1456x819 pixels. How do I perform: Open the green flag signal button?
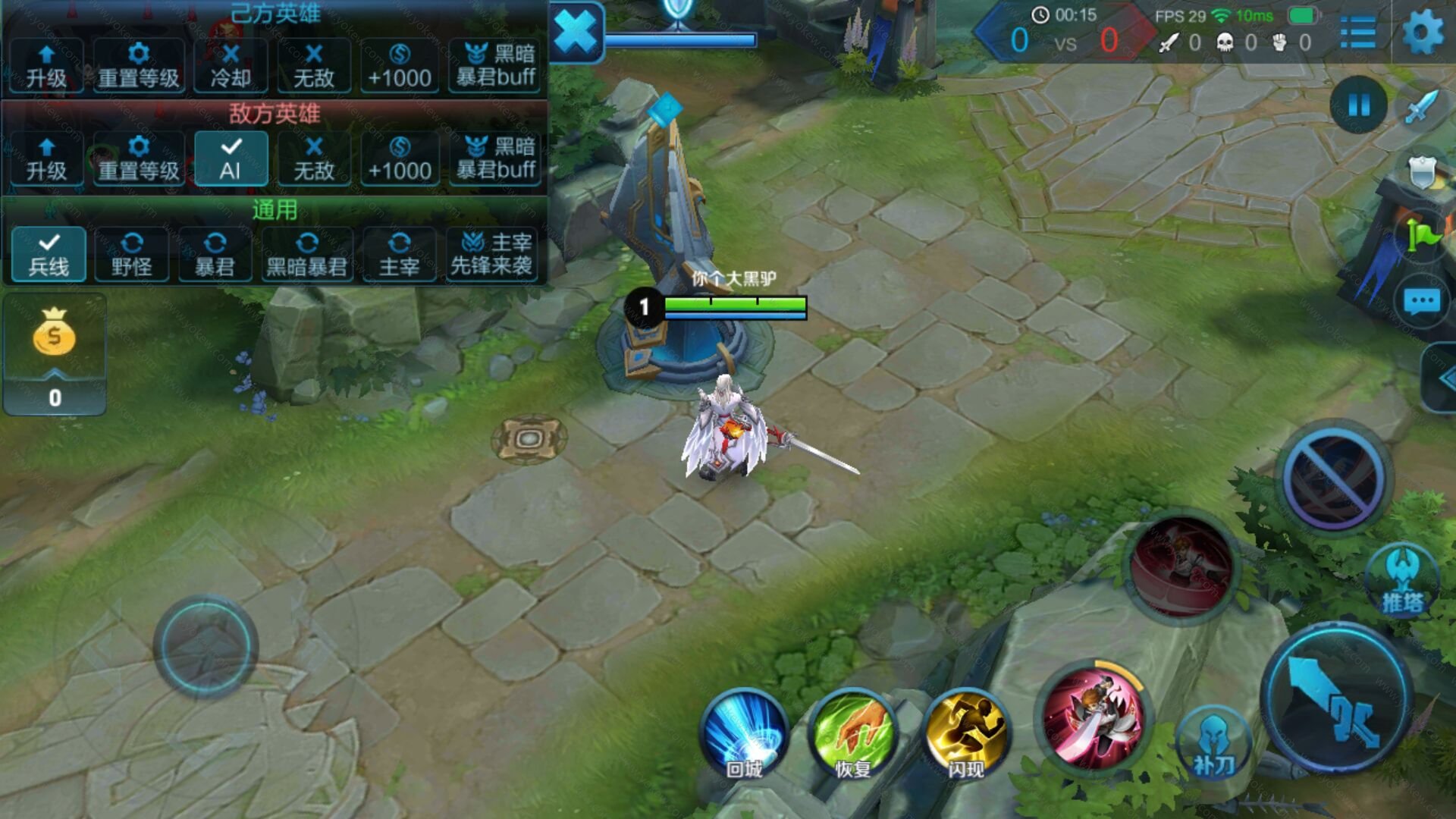(x=1423, y=235)
